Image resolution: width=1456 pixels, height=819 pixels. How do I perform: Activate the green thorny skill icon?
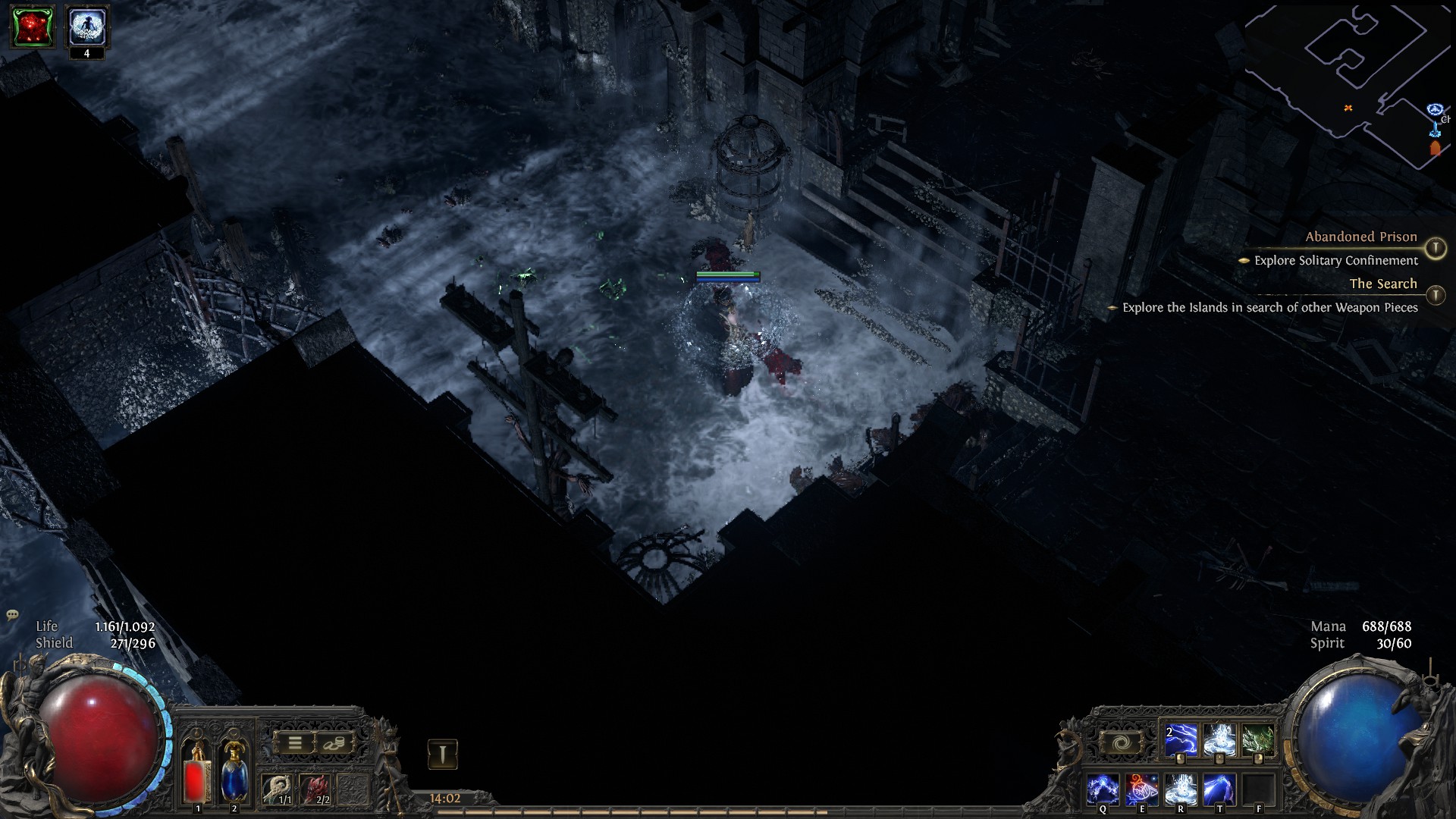point(1258,741)
